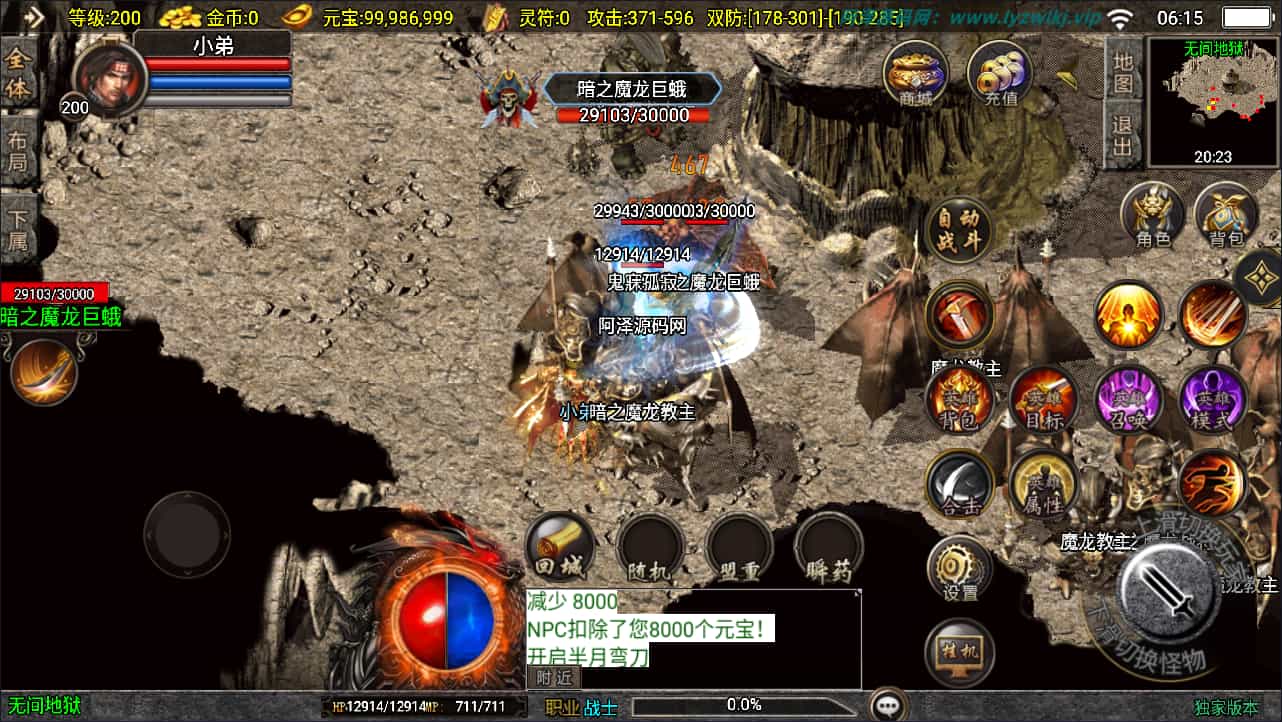
Task: Activate the 挂机 idle mode button
Action: click(959, 652)
